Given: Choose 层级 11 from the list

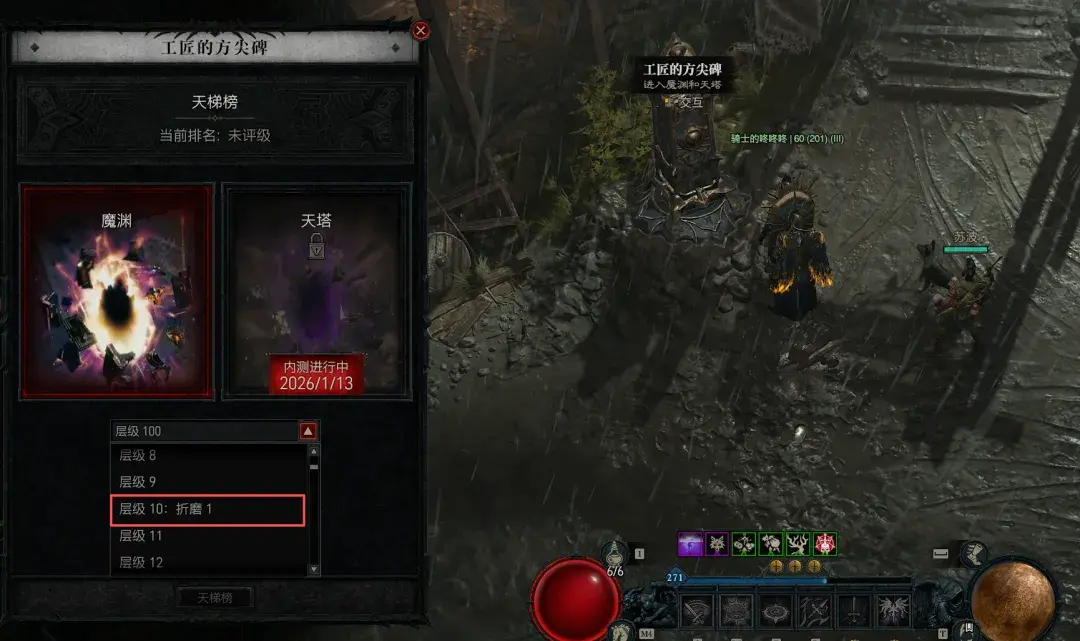Looking at the screenshot, I should click(x=207, y=536).
